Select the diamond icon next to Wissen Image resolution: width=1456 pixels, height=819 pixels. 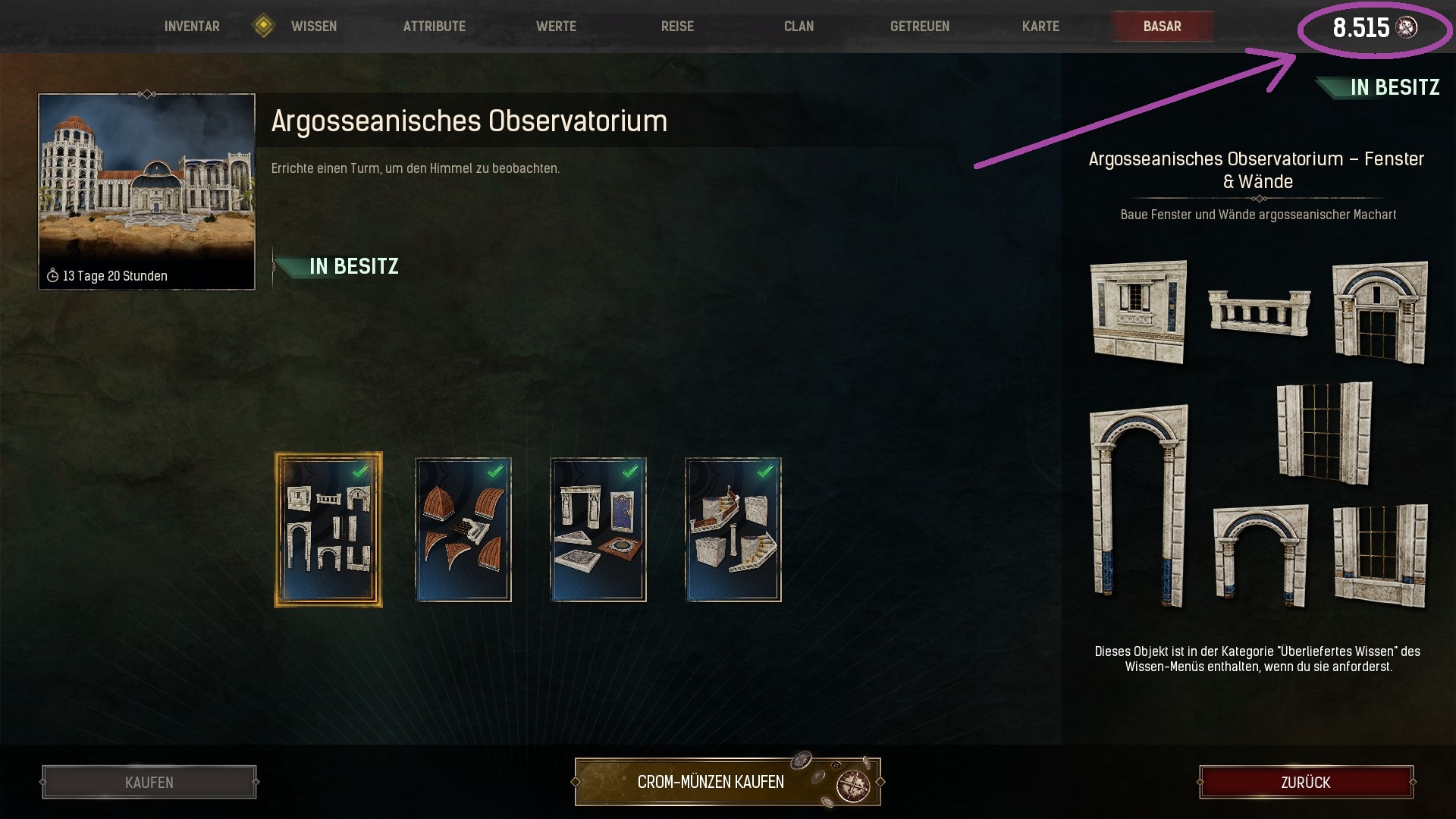(262, 25)
